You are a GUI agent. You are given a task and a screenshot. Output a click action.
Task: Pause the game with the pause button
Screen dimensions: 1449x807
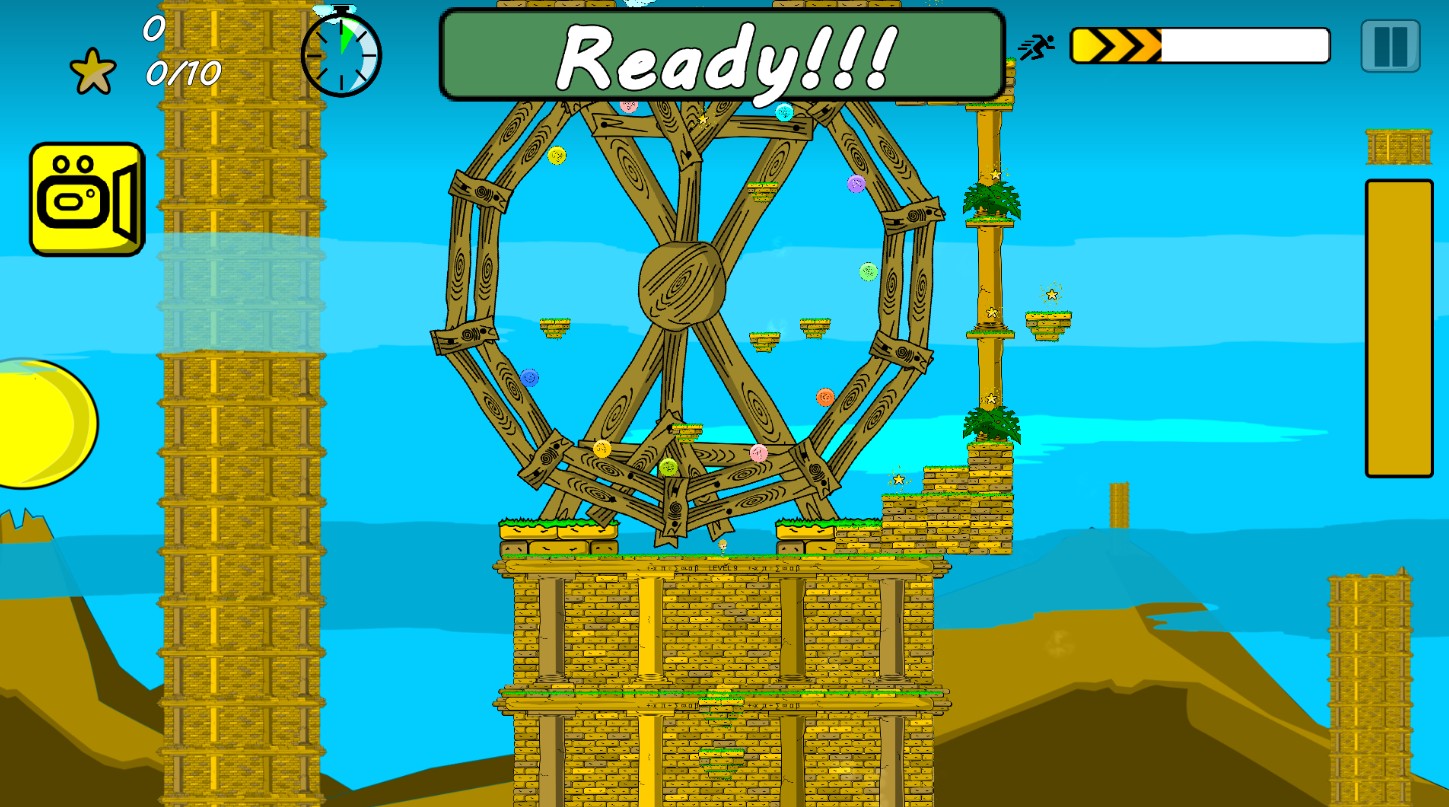pyautogui.click(x=1390, y=46)
